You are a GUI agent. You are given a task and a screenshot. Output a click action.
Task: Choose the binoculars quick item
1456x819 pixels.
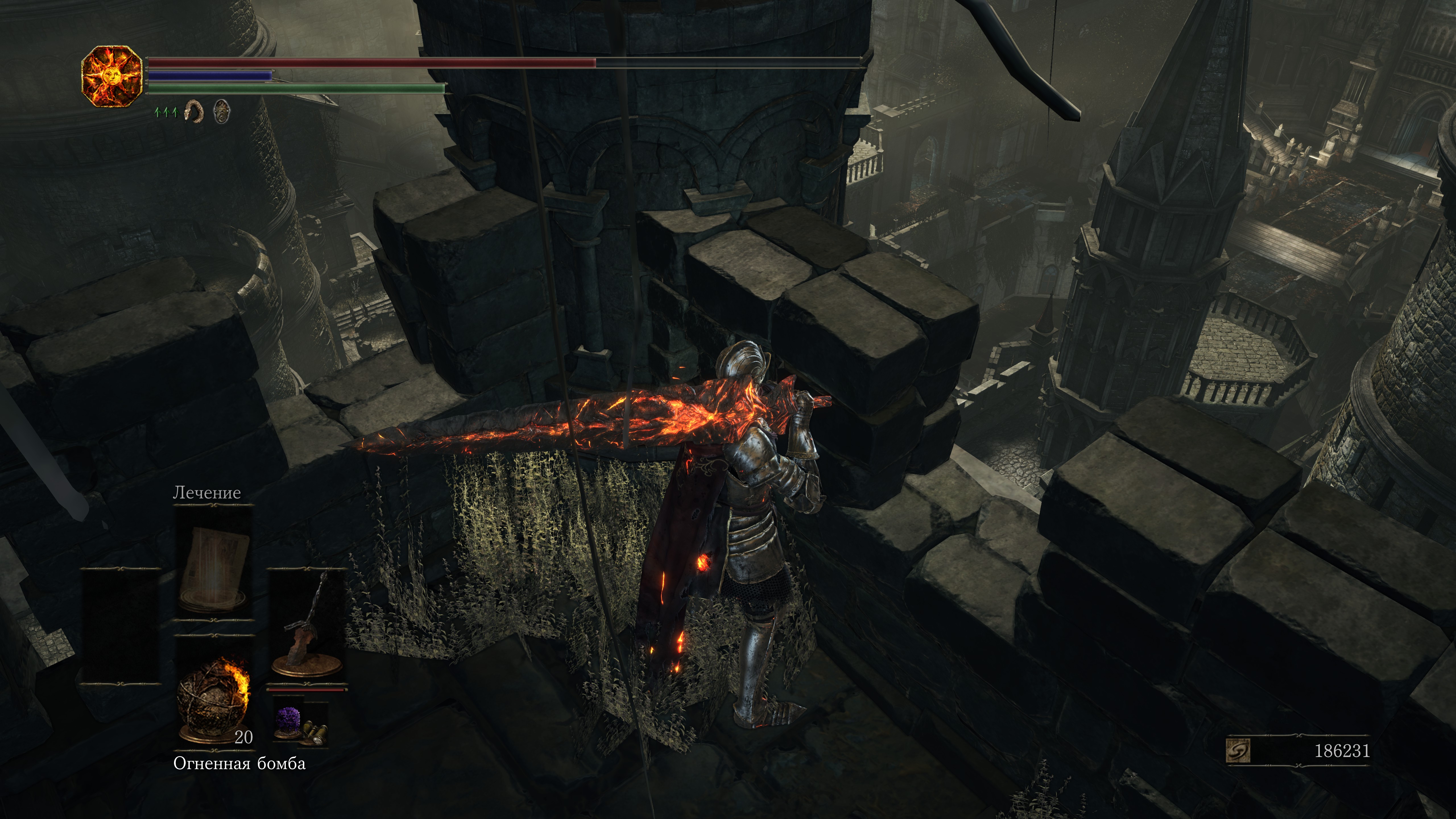click(x=314, y=733)
